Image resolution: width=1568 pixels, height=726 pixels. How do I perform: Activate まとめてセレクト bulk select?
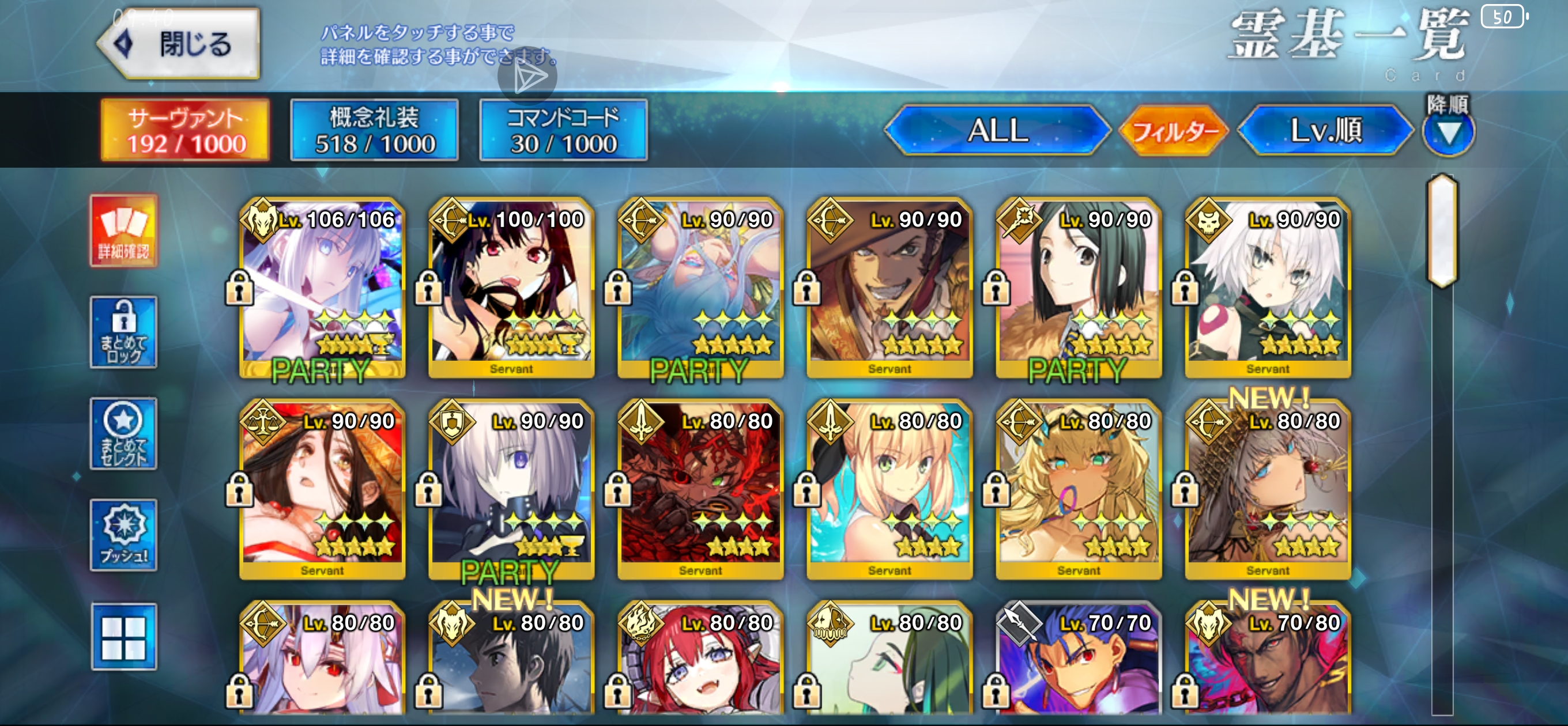click(123, 434)
